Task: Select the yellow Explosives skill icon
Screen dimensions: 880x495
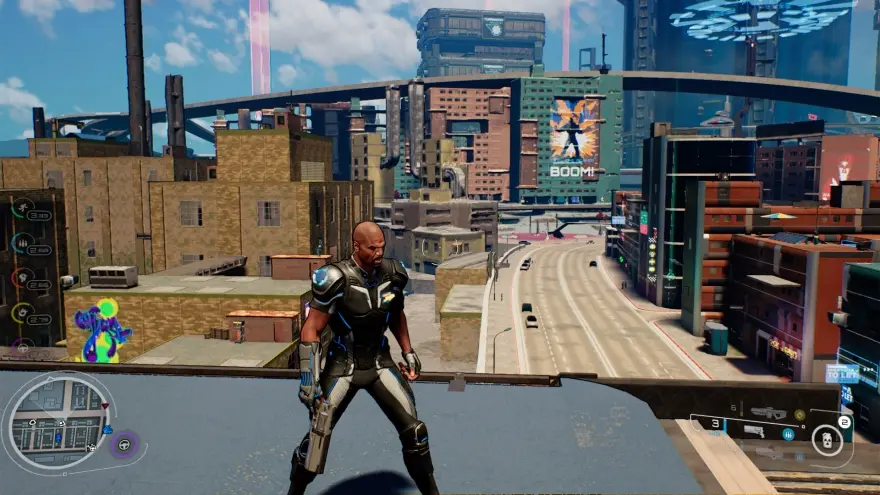Action: click(21, 312)
